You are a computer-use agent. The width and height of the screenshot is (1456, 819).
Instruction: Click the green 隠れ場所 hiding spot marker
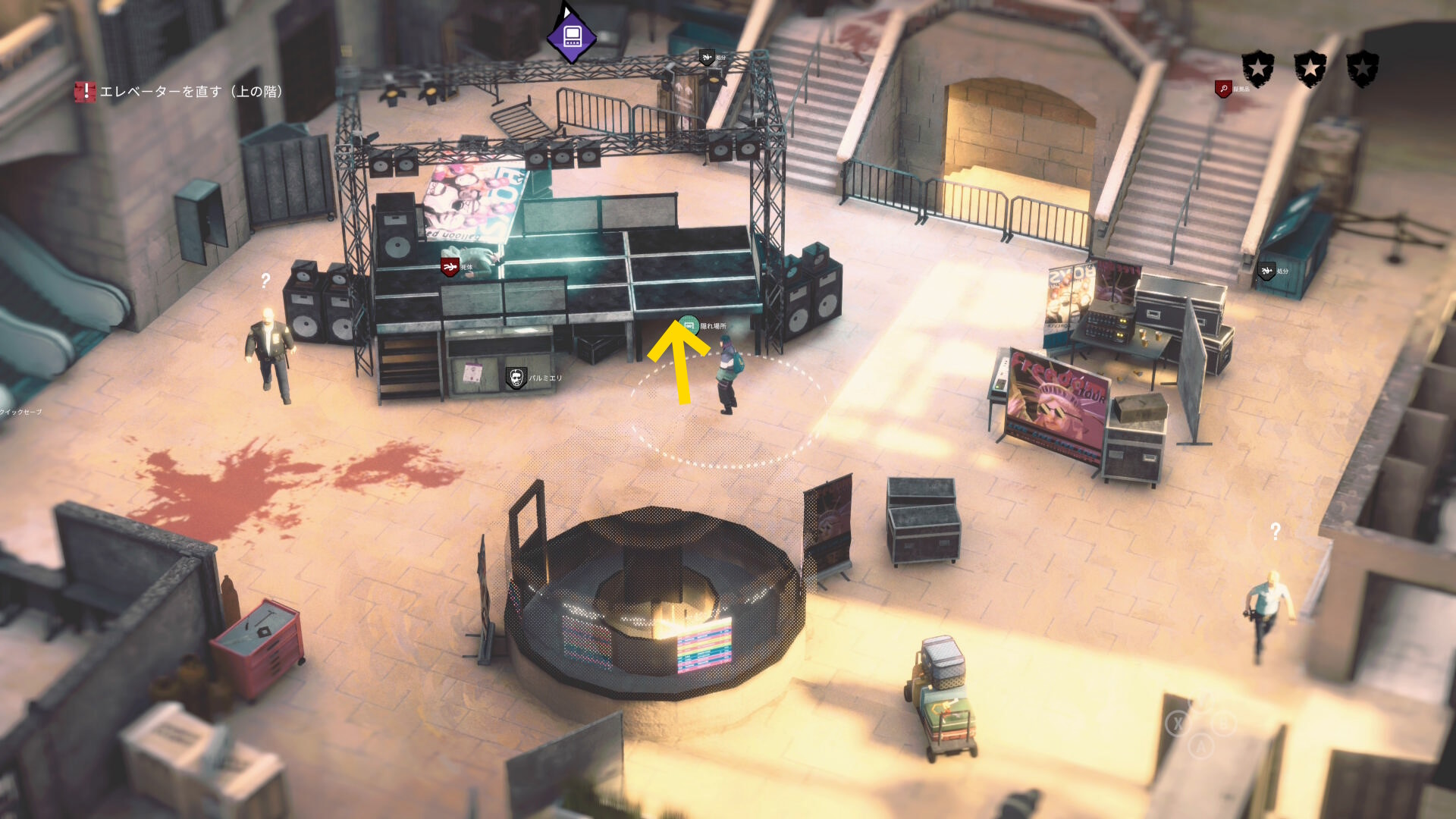689,326
